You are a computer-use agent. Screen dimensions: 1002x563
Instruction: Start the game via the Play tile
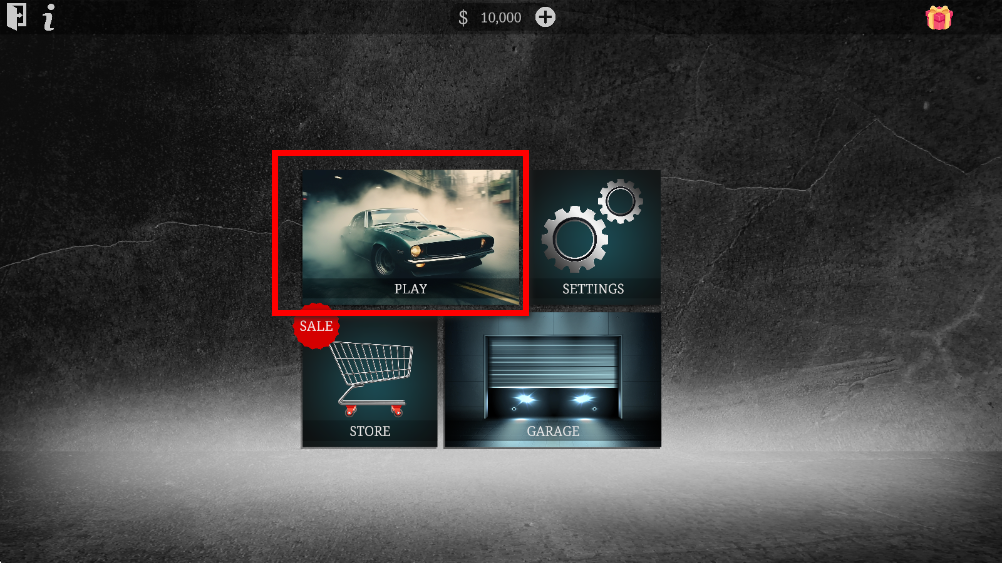(410, 237)
